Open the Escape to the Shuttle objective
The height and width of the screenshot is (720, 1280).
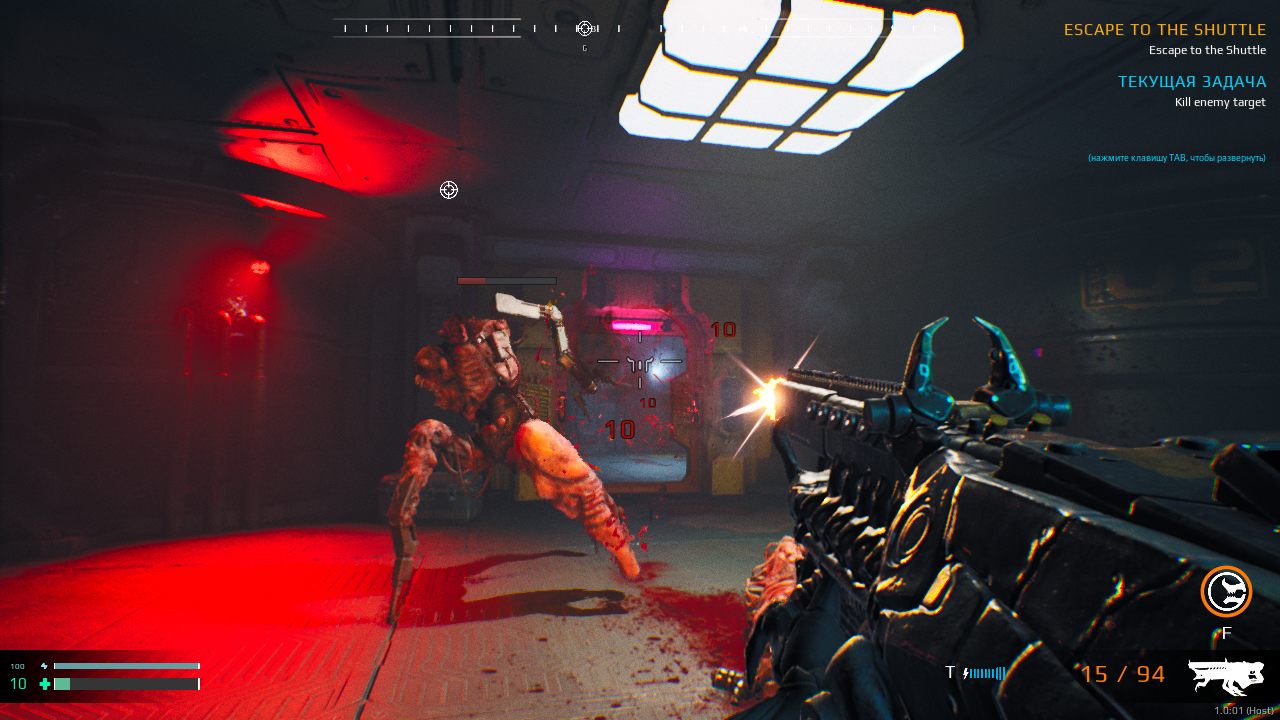click(1164, 30)
